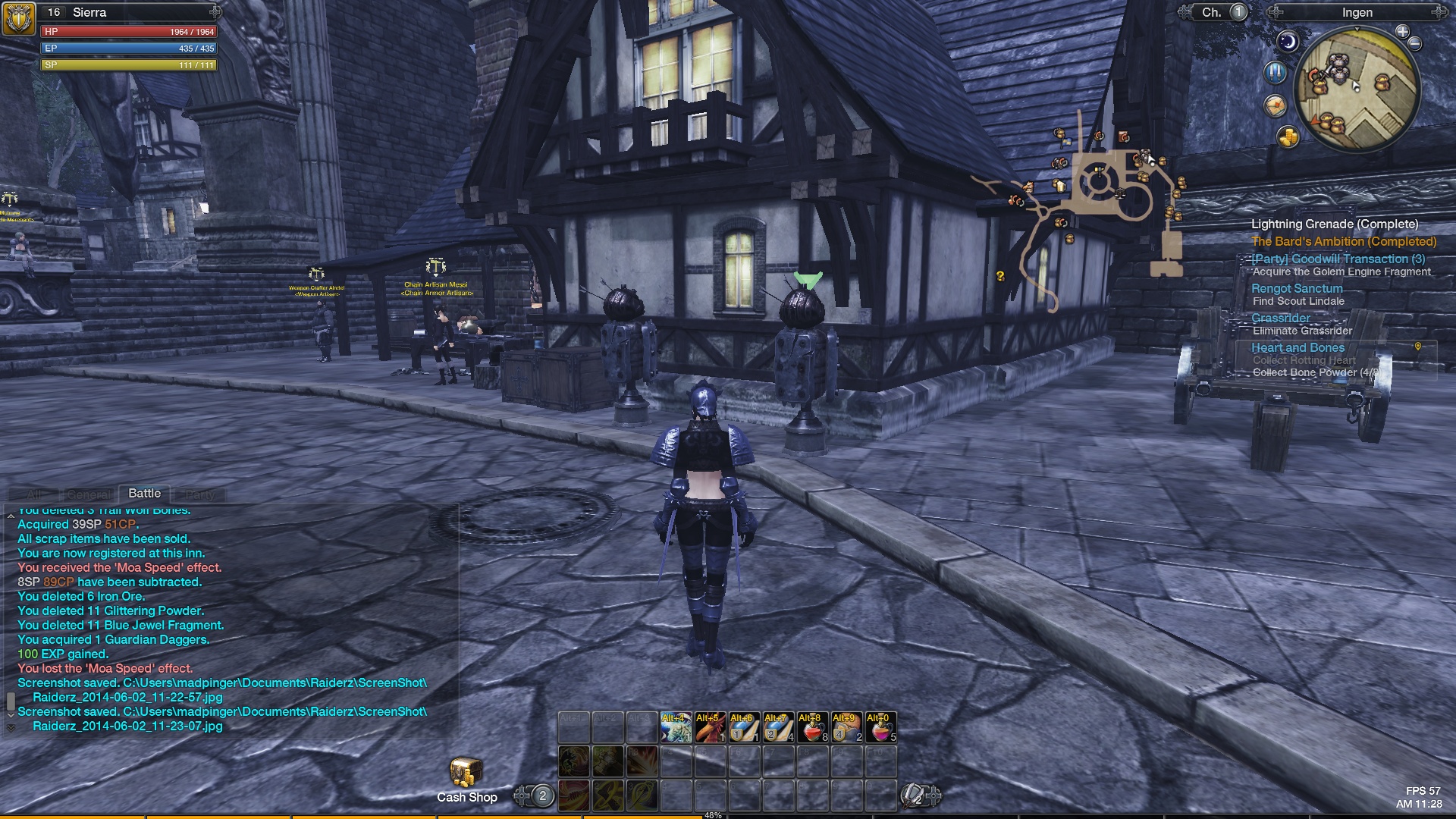This screenshot has width=1456, height=819.
Task: Select the Heart and Bones quest tracker
Action: (x=1298, y=347)
